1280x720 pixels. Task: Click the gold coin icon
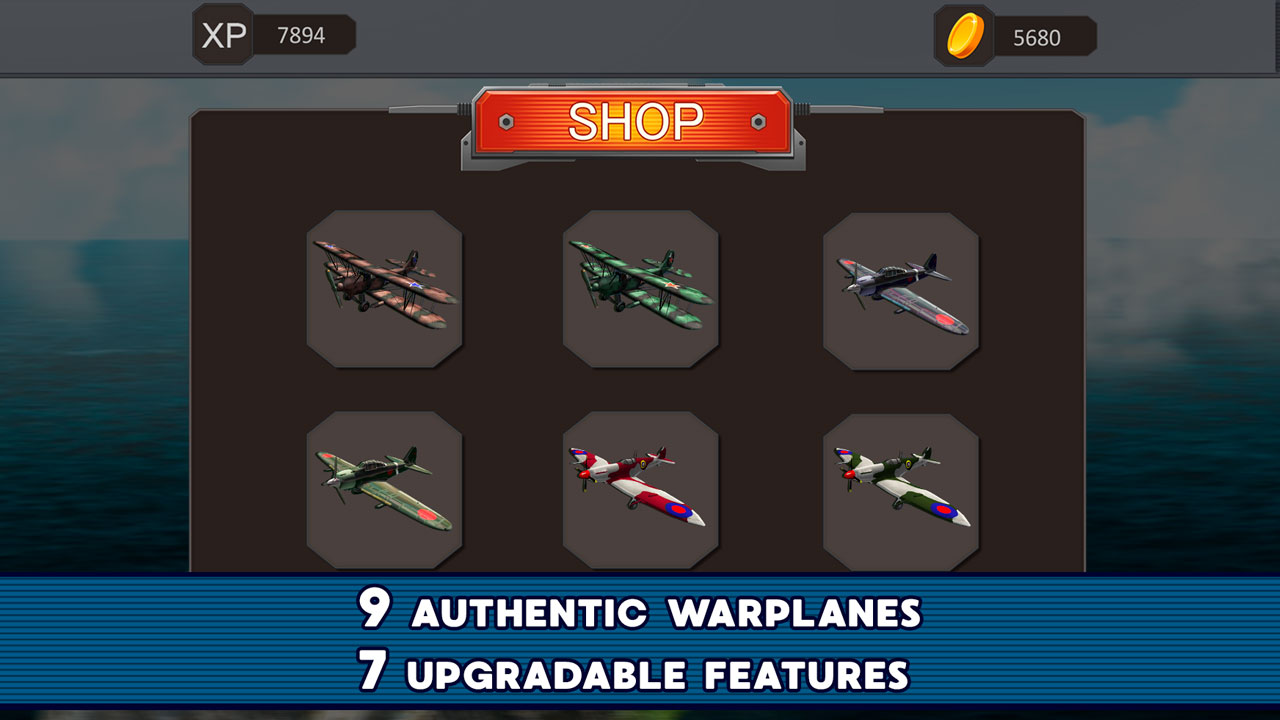963,36
